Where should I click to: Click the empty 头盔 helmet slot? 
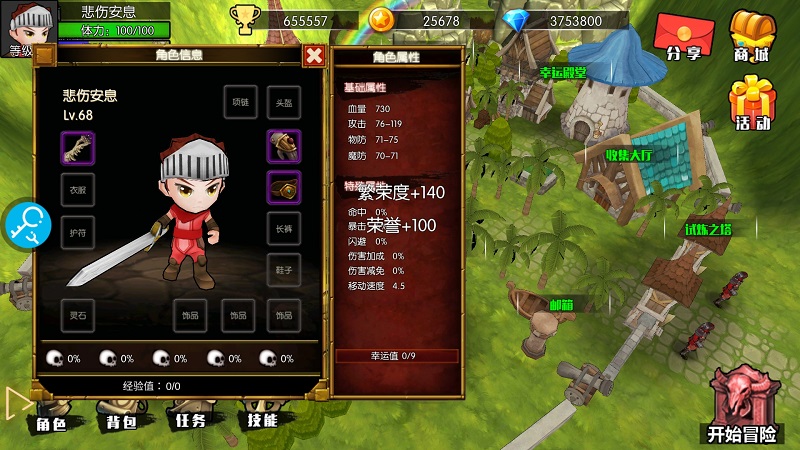(x=283, y=103)
